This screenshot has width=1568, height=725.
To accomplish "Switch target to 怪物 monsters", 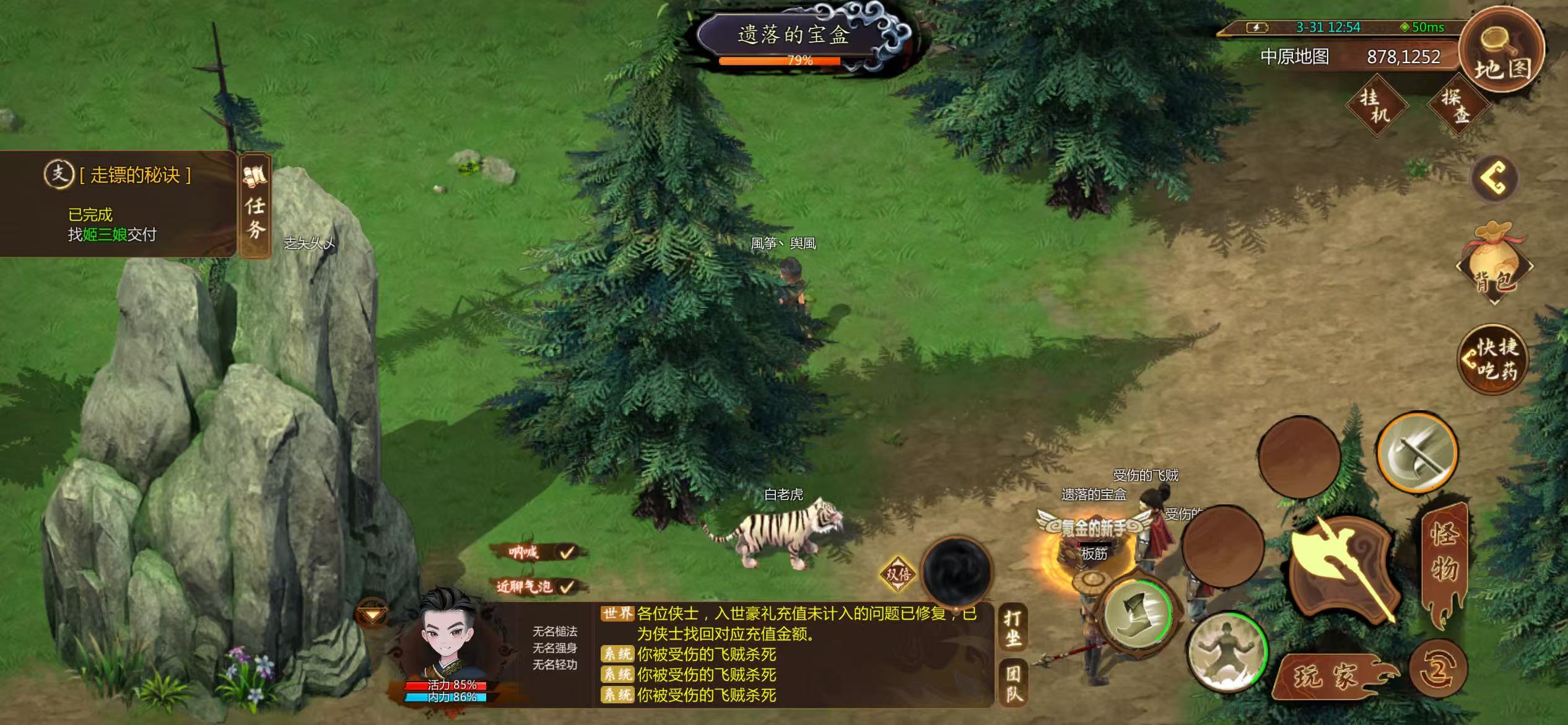I will (1444, 558).
